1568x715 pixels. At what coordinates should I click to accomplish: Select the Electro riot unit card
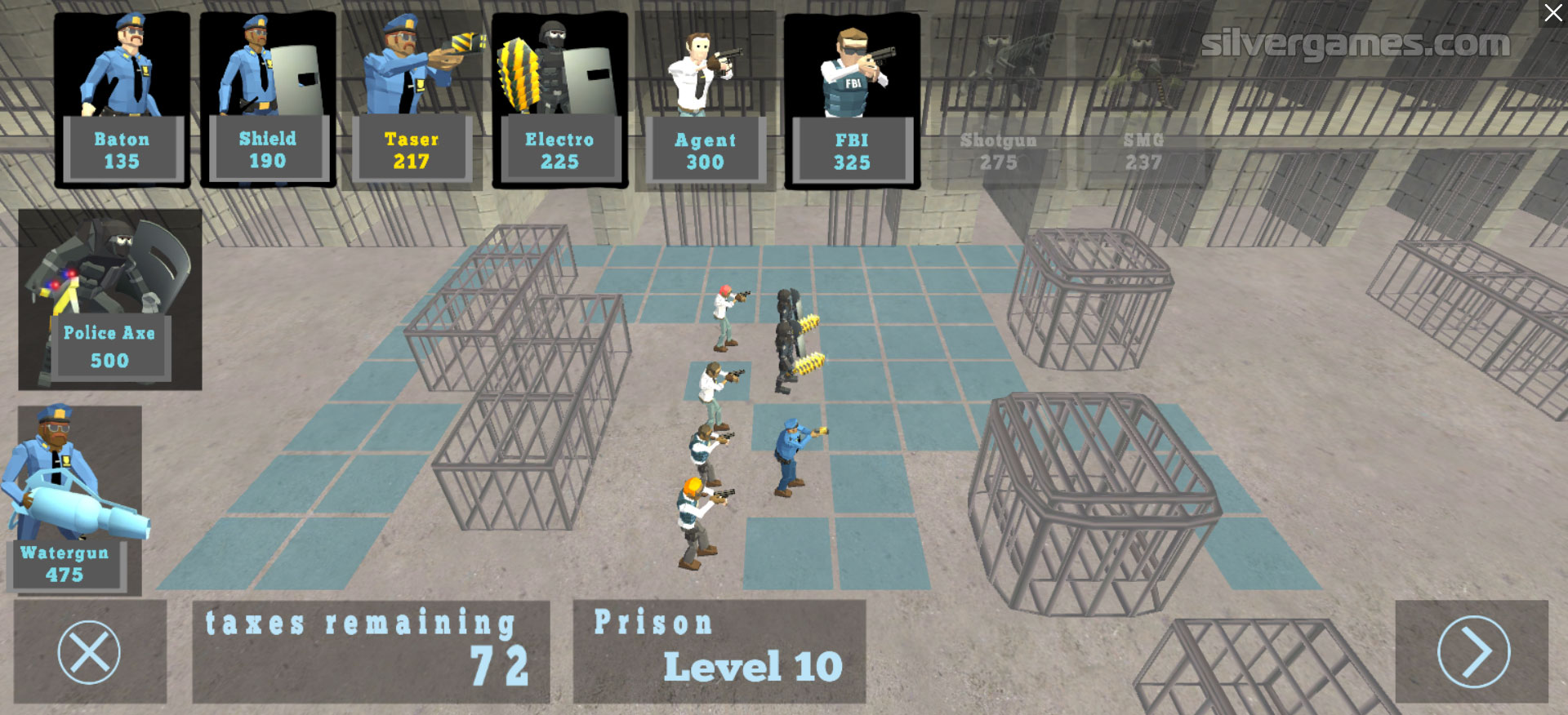pos(559,100)
